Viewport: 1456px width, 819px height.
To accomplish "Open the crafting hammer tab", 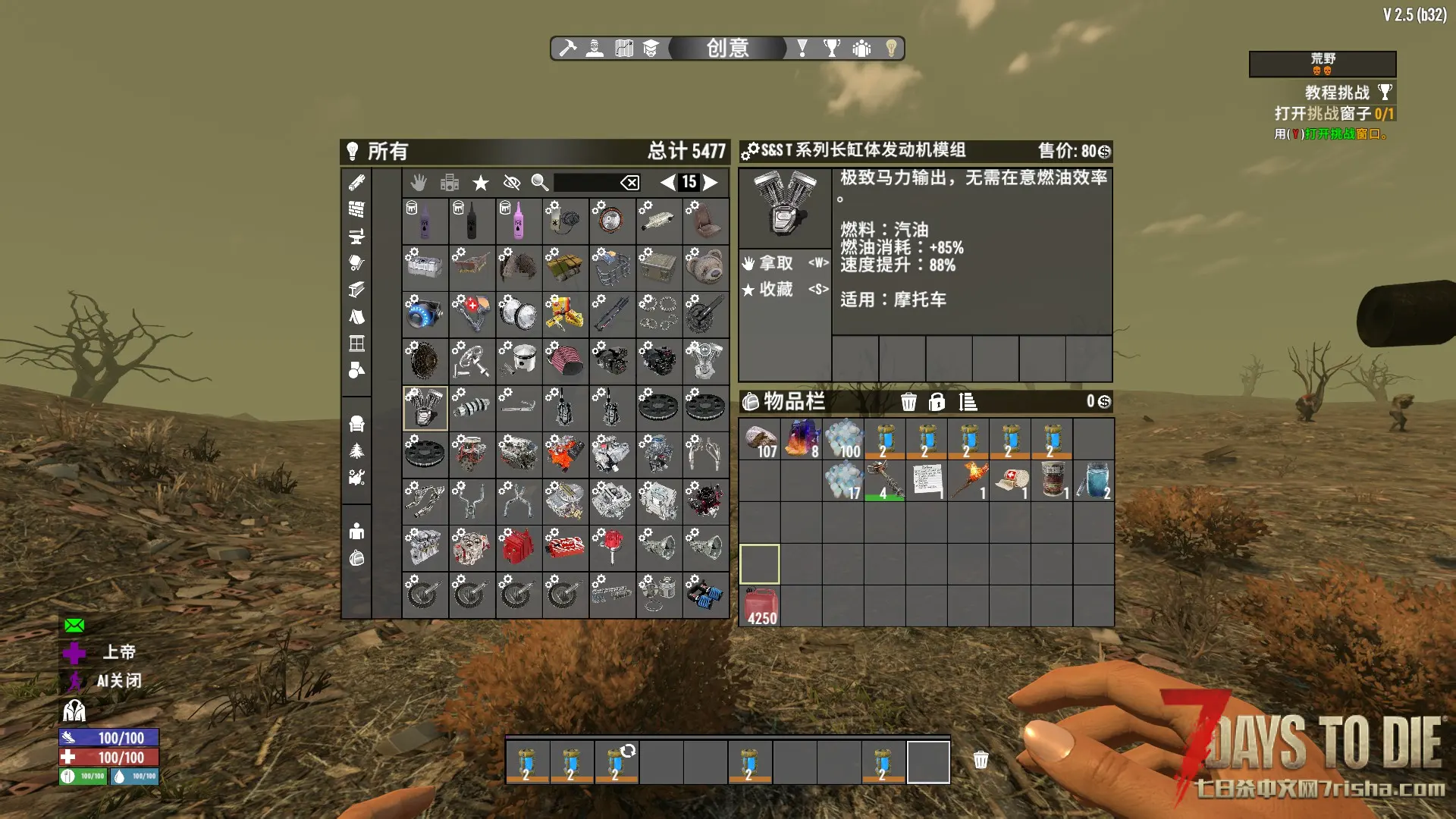I will tap(567, 49).
